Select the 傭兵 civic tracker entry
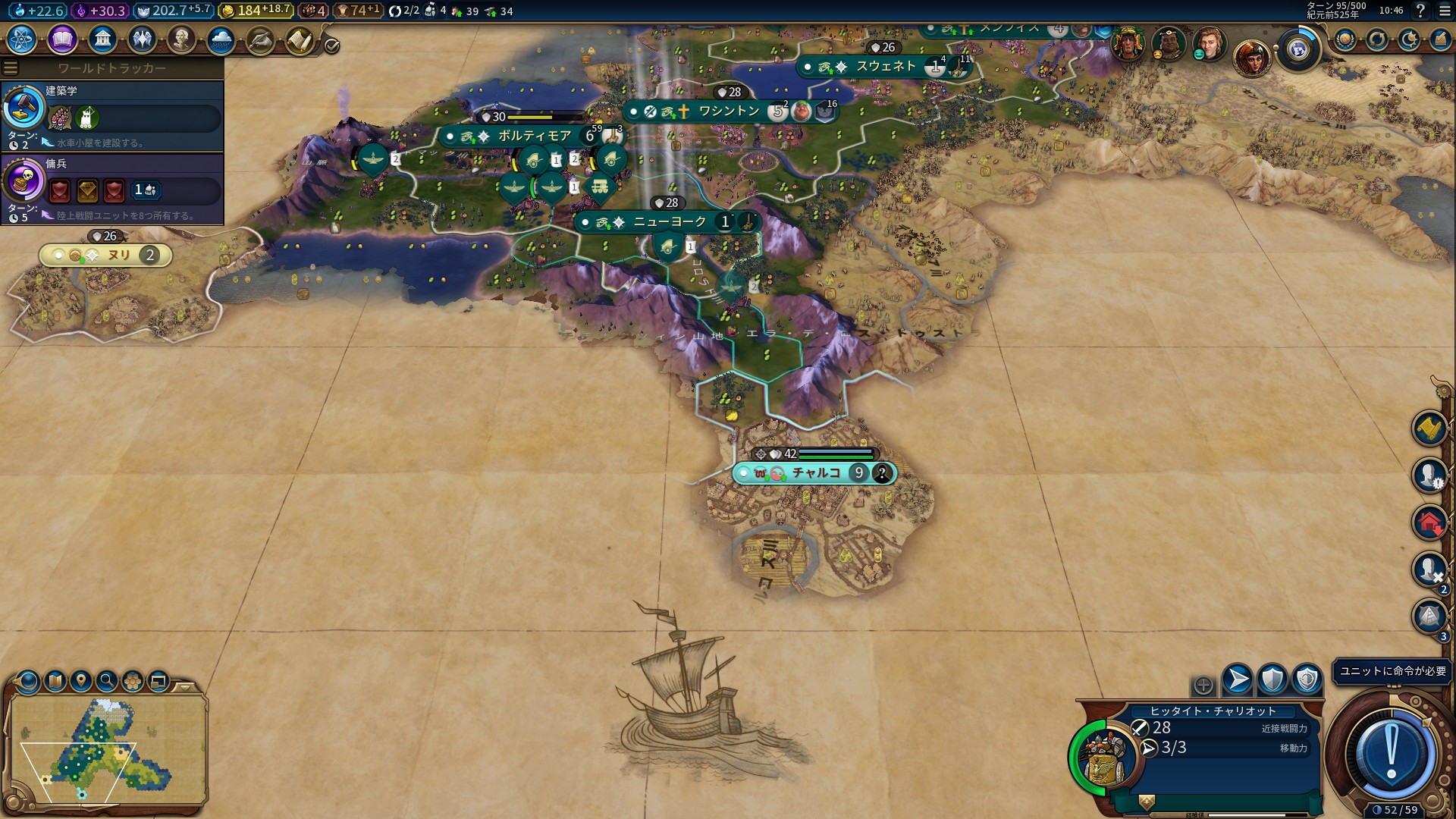The image size is (1456, 819). [112, 188]
